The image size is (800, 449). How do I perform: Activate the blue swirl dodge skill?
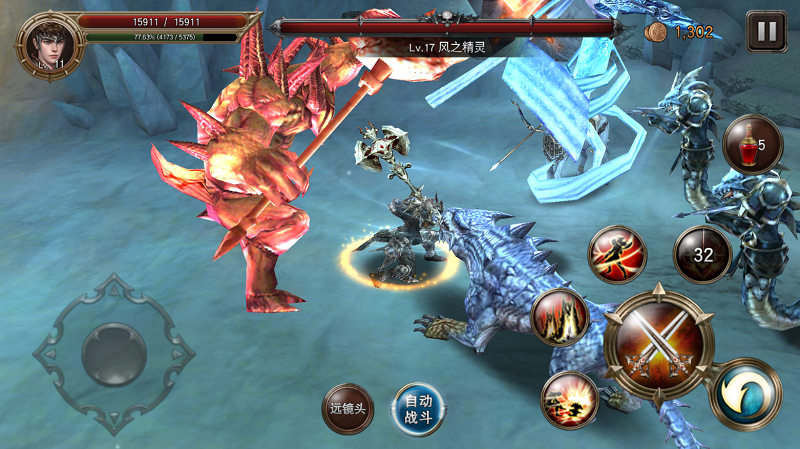745,395
